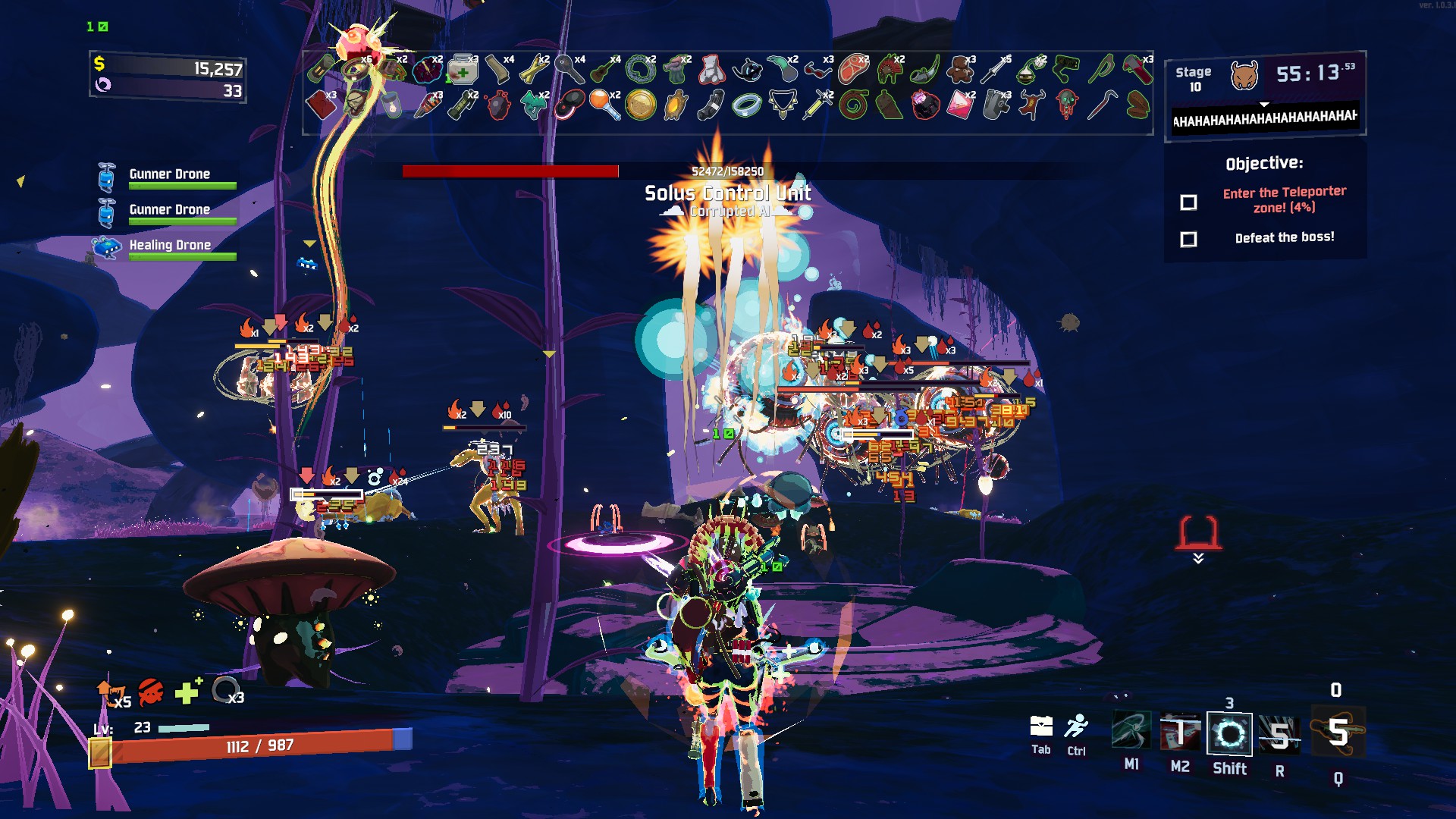
Task: Click the white teddy bear item icon
Action: [x=711, y=70]
